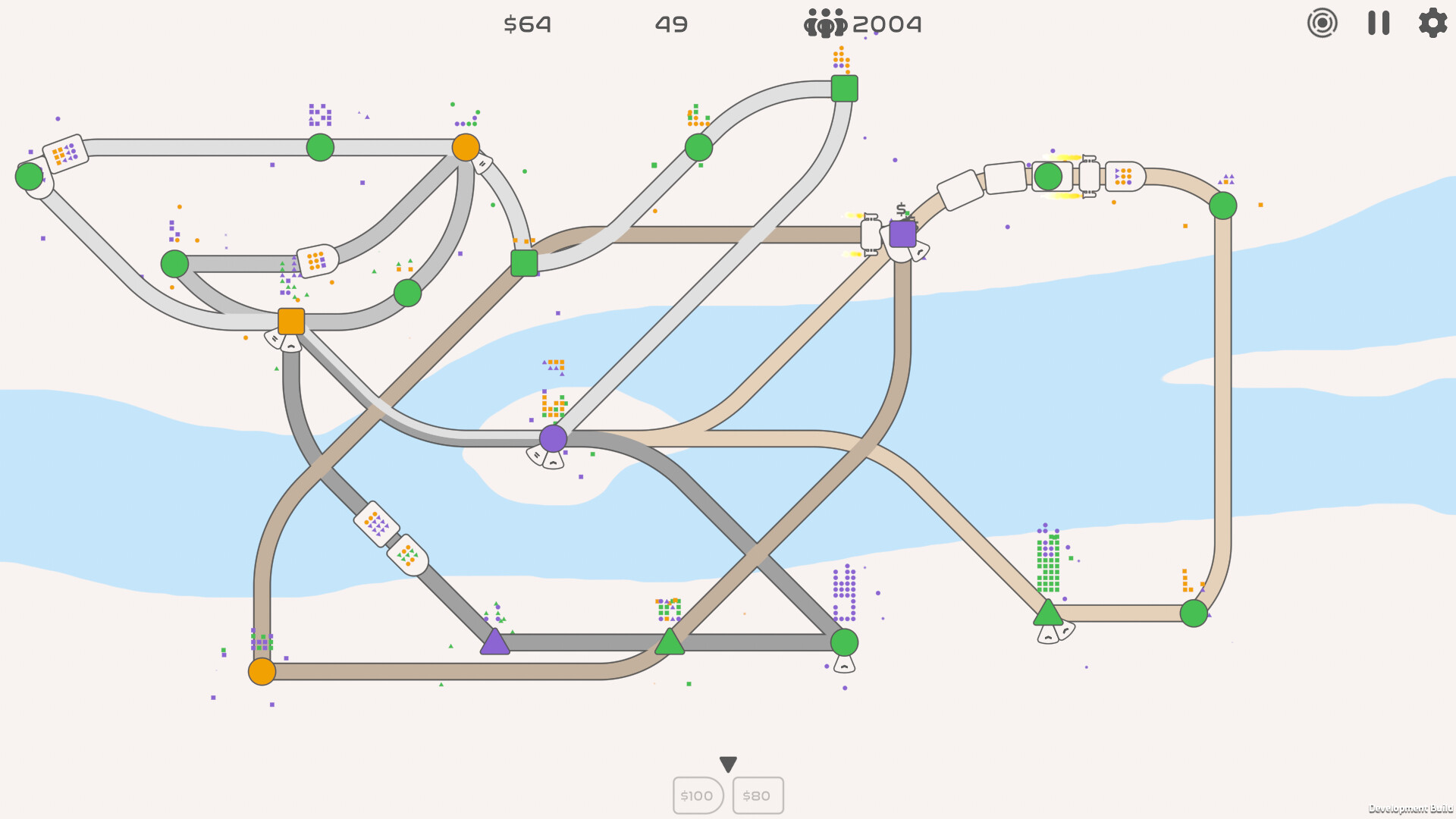The width and height of the screenshot is (1456, 819).
Task: Purchase the $80 carriage
Action: pyautogui.click(x=757, y=795)
